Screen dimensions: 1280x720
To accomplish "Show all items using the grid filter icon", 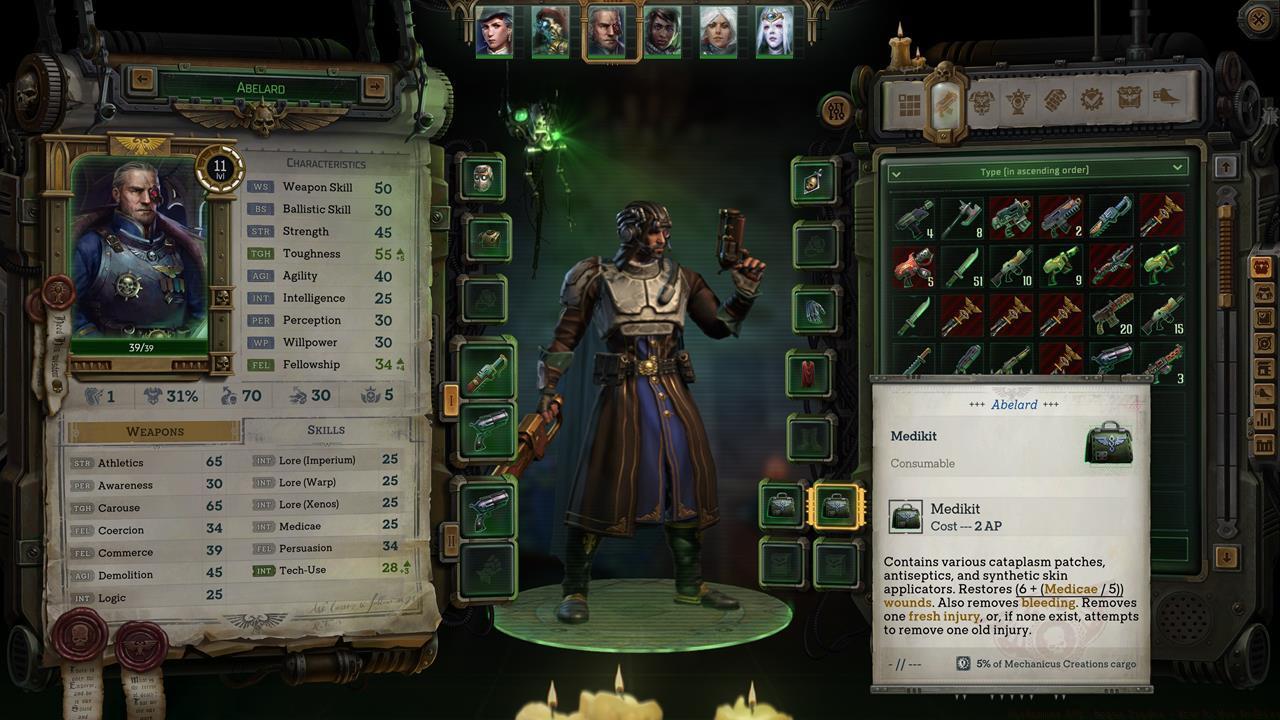I will [x=908, y=100].
